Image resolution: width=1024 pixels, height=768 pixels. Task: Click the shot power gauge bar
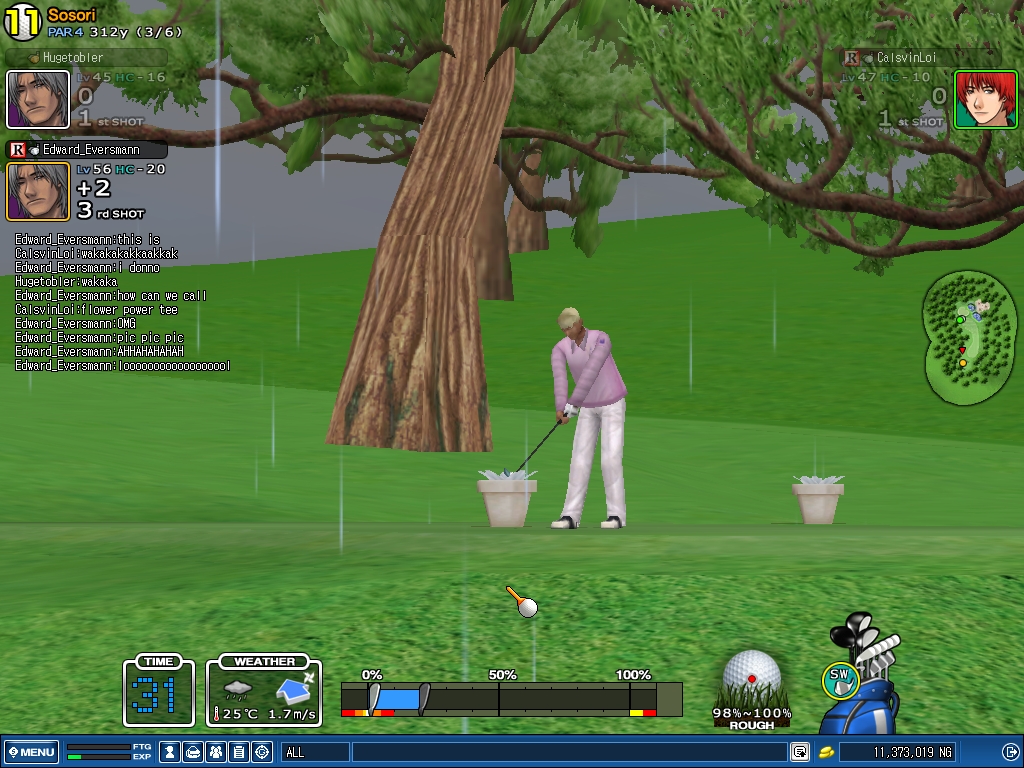(x=510, y=698)
